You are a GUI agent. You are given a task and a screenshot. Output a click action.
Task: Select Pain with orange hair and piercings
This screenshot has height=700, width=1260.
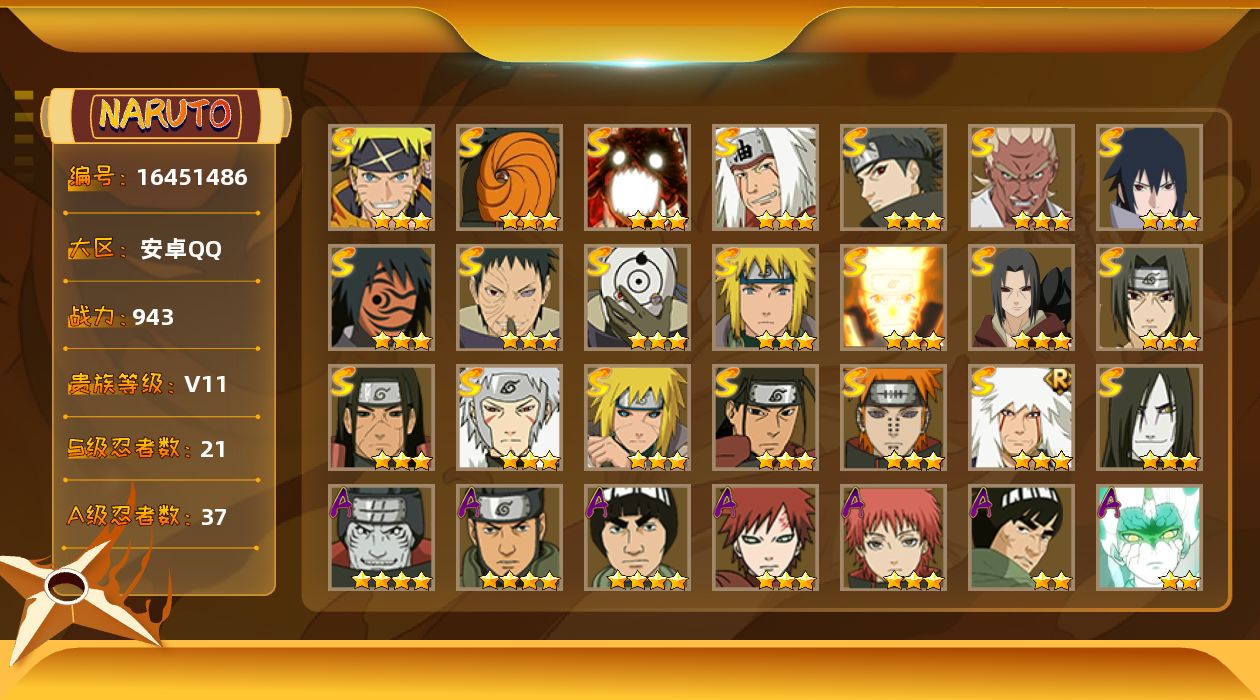point(893,417)
